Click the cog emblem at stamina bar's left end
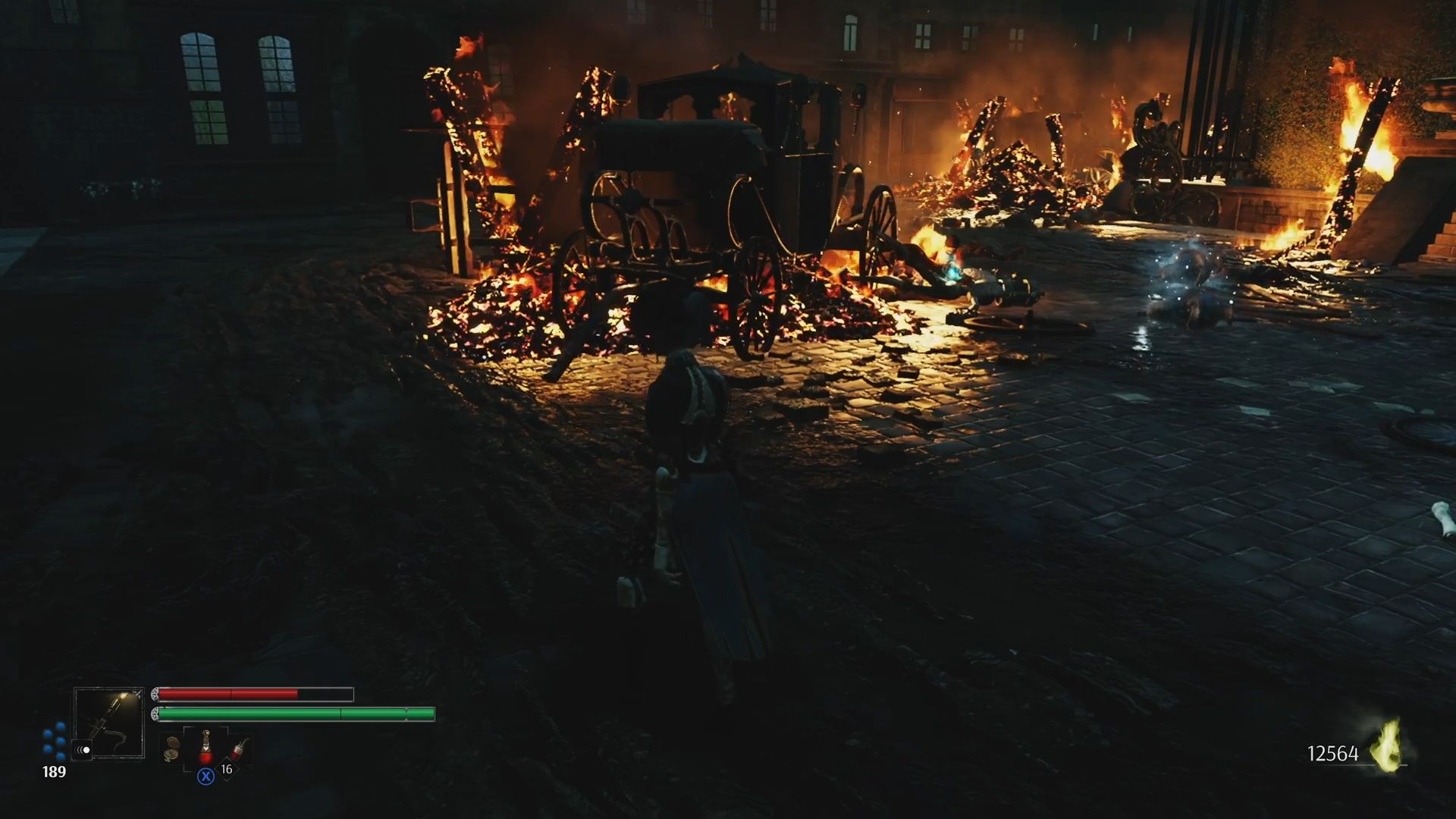Image resolution: width=1456 pixels, height=819 pixels. (156, 714)
